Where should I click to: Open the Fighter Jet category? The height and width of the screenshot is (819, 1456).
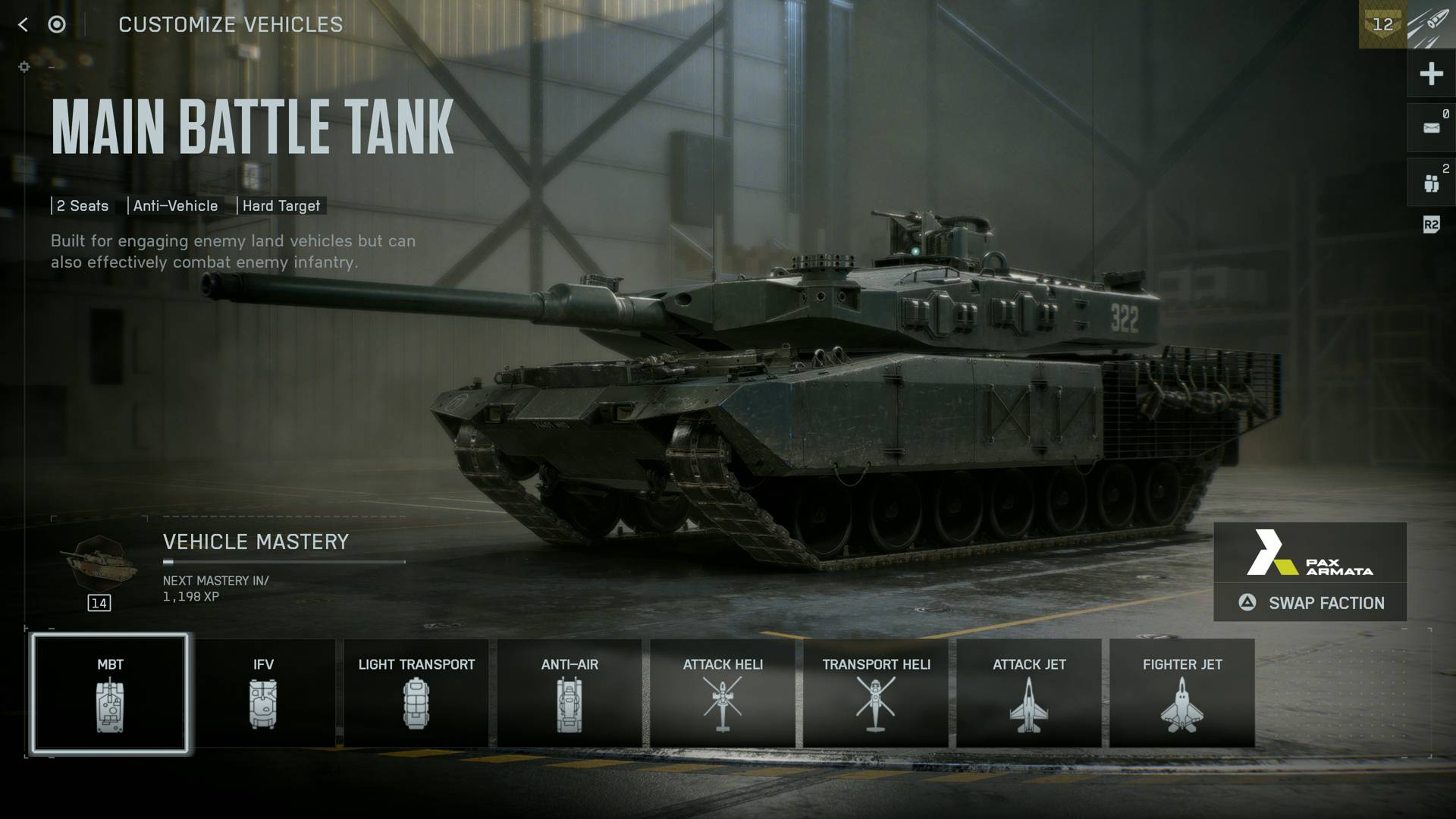1182,694
